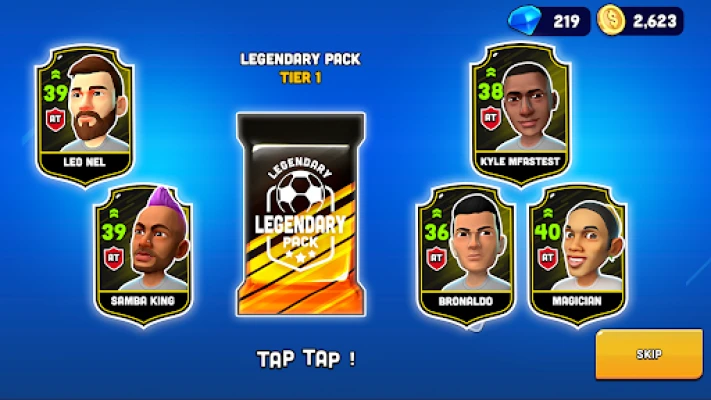
Task: Skip the pack opening animation
Action: (648, 355)
